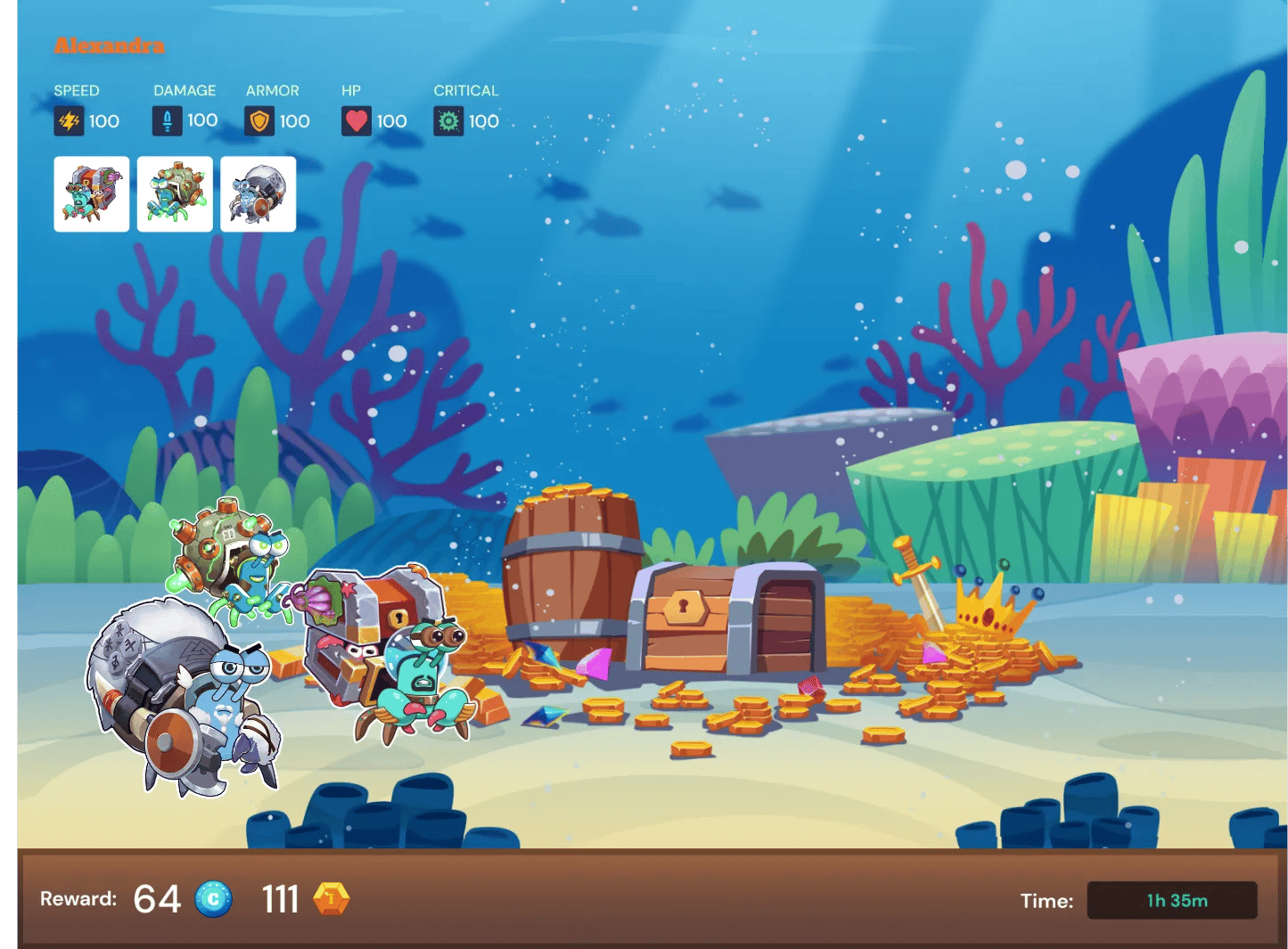Select the third armored crab thumbnail

click(x=258, y=194)
